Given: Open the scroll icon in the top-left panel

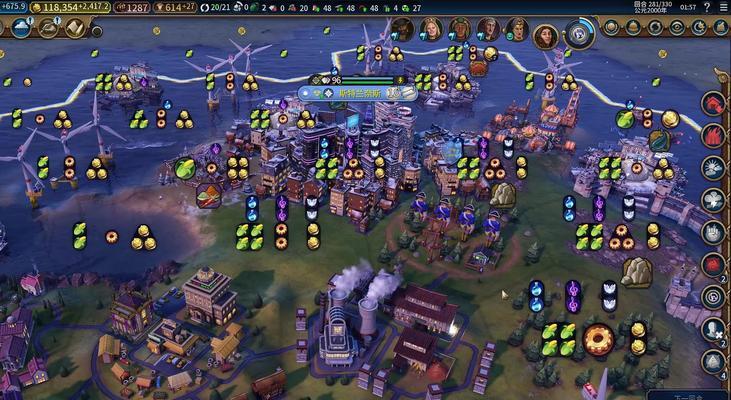Looking at the screenshot, I should pos(75,28).
